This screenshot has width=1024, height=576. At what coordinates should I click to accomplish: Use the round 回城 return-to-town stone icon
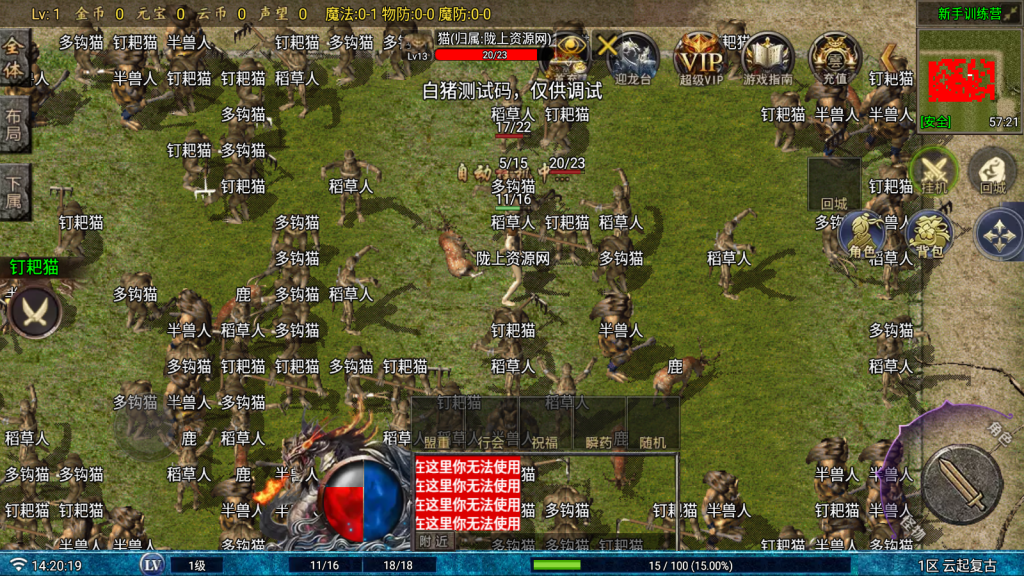pyautogui.click(x=992, y=170)
